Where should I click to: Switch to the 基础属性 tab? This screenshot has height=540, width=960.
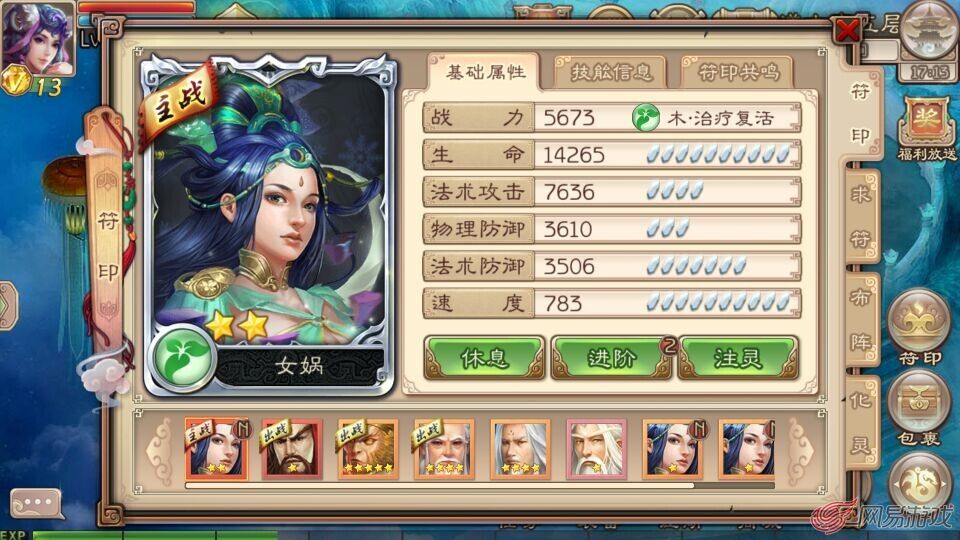(485, 73)
